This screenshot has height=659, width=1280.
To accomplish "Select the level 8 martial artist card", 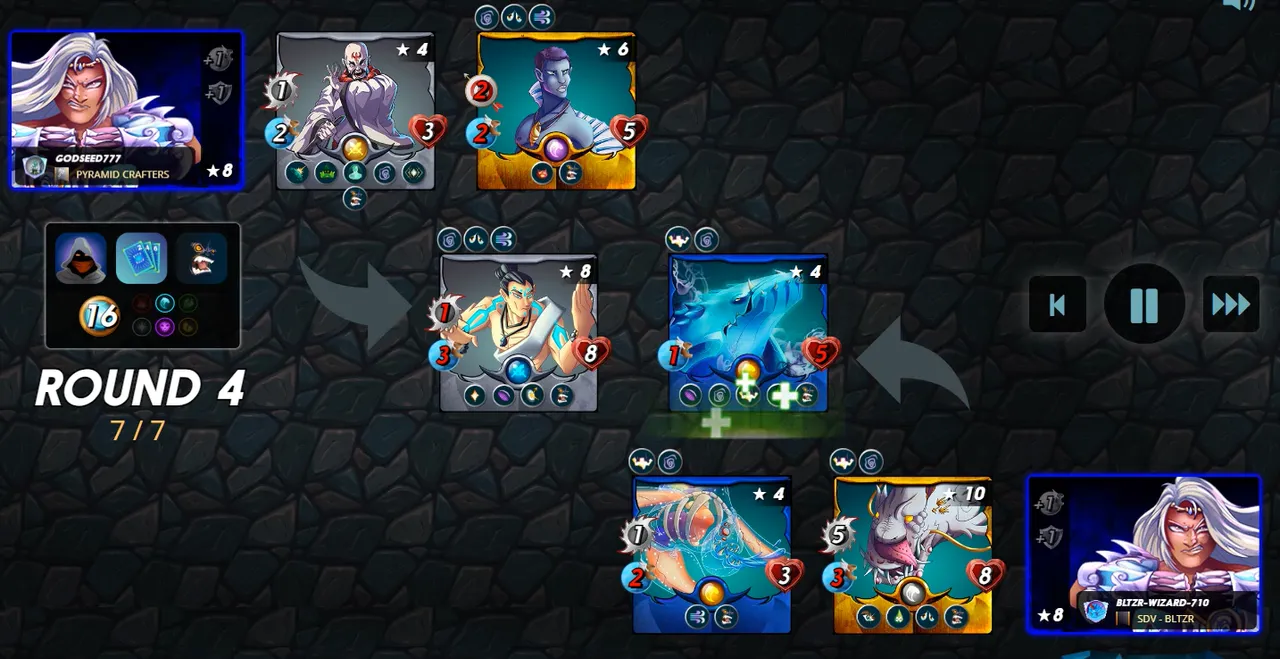I will click(x=518, y=332).
